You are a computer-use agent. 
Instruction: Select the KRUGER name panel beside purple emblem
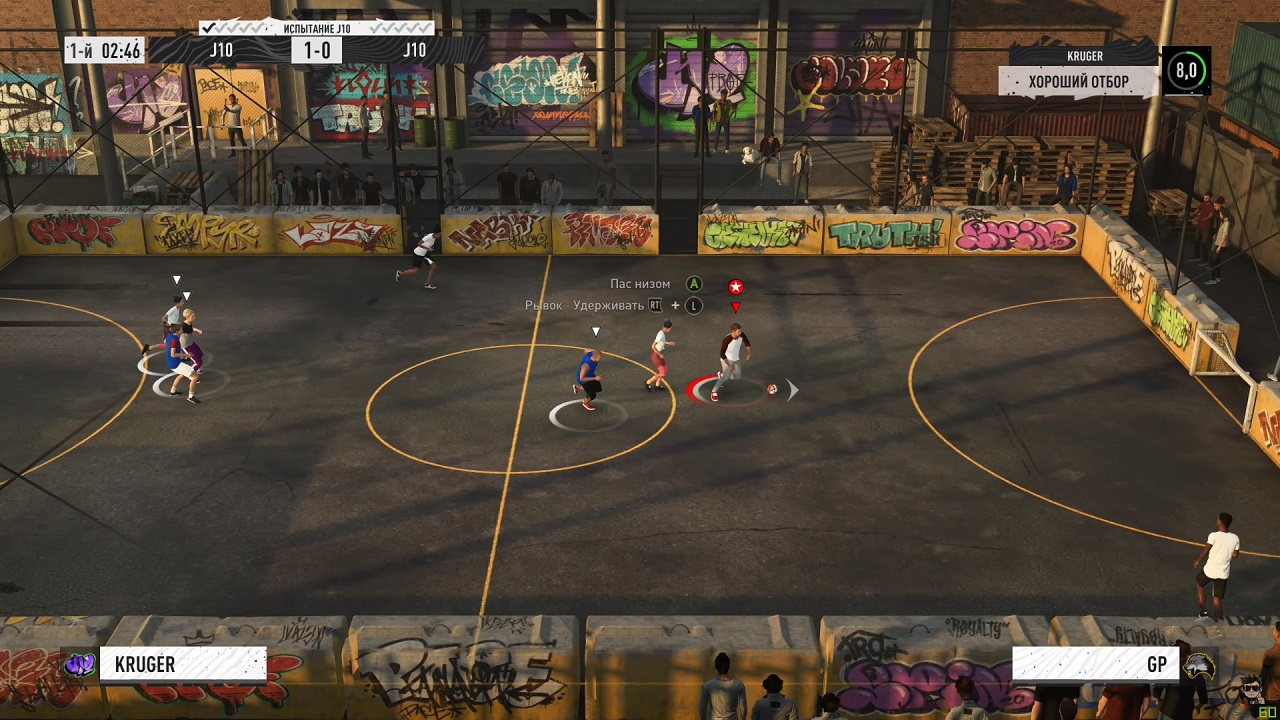pyautogui.click(x=183, y=664)
